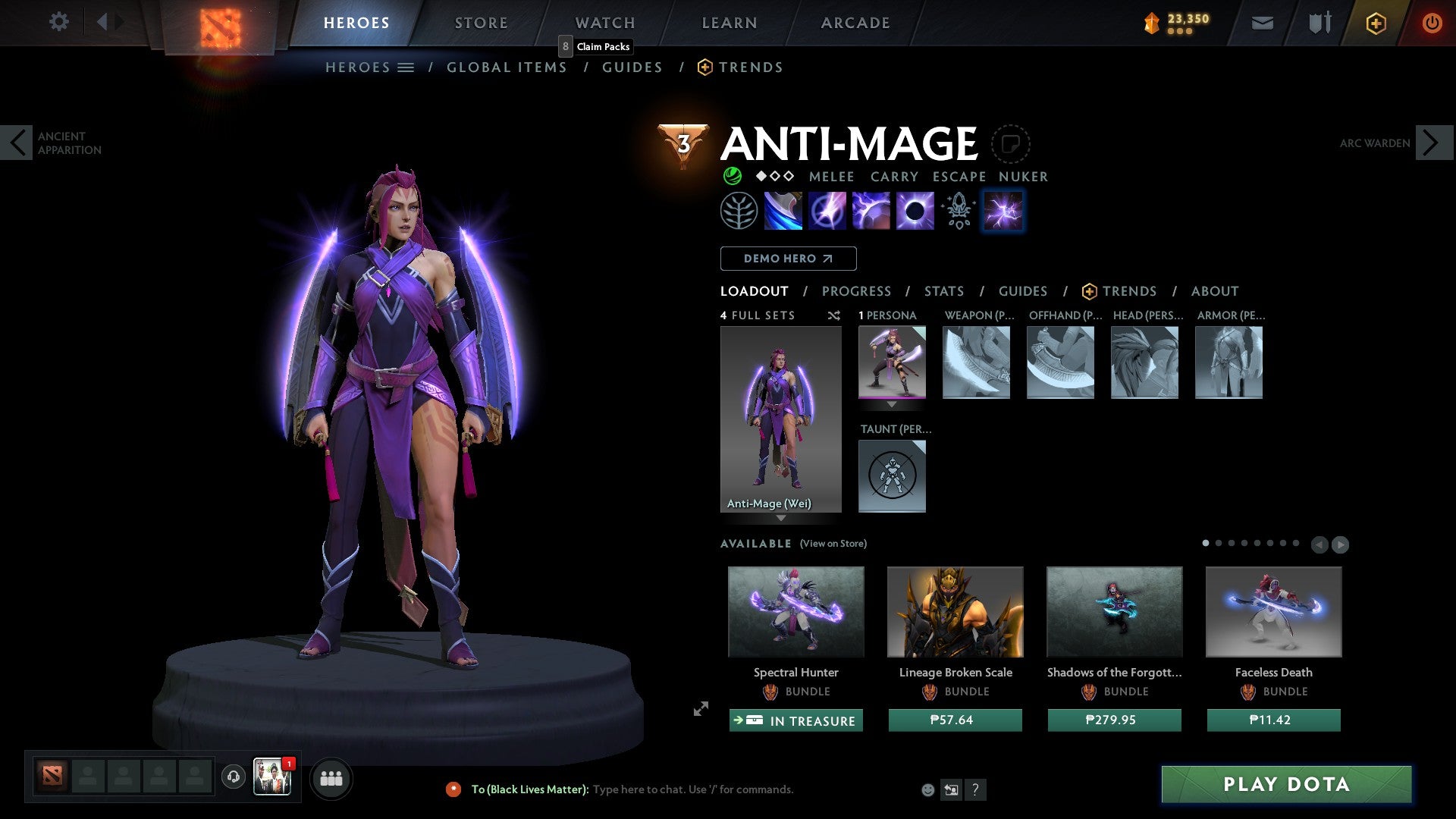1456x819 pixels.
Task: Go to the Learn section
Action: pyautogui.click(x=729, y=23)
